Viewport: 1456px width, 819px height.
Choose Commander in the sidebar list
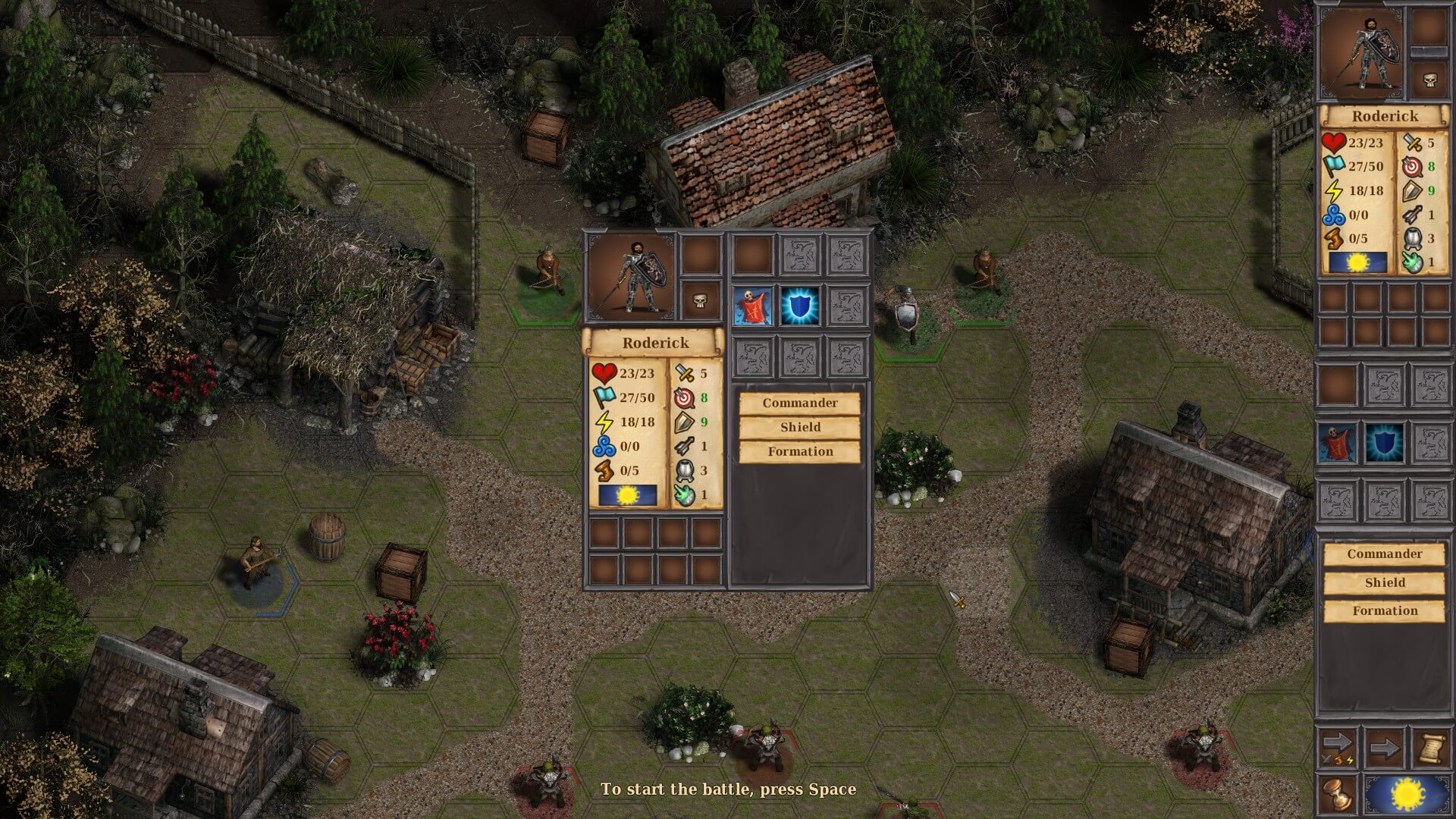tap(1384, 554)
